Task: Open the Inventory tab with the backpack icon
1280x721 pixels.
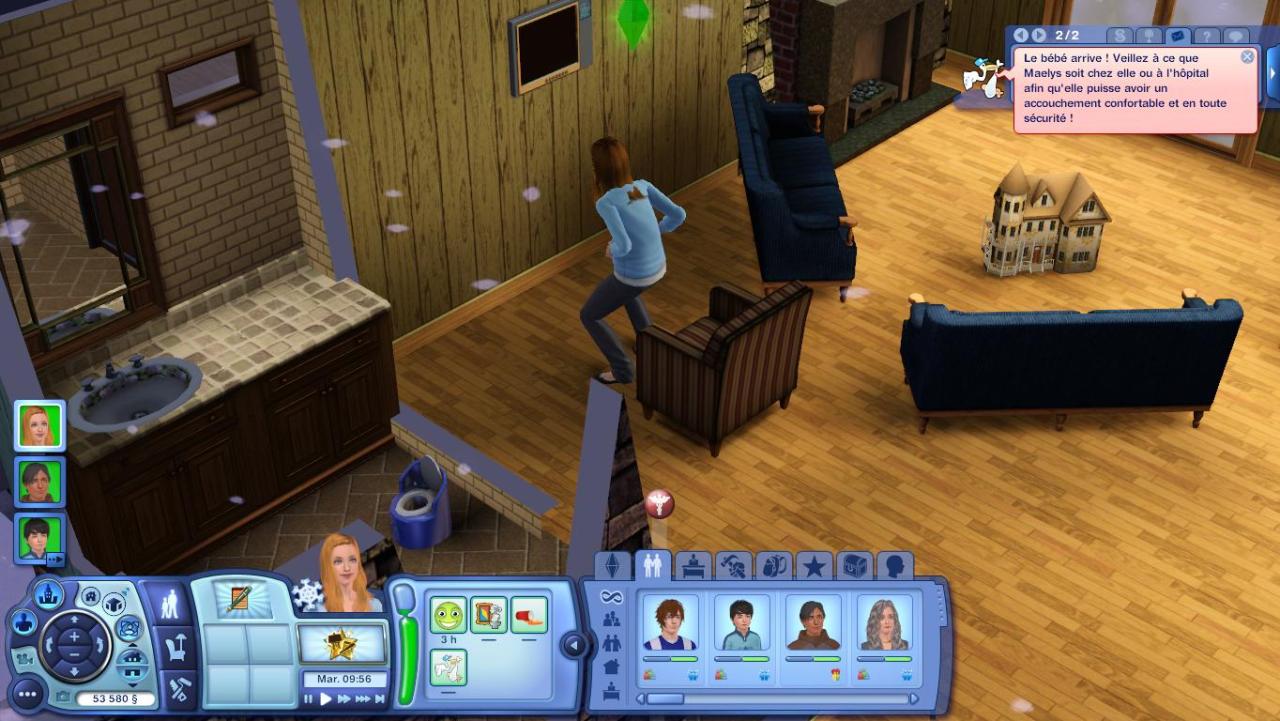Action: click(x=774, y=566)
